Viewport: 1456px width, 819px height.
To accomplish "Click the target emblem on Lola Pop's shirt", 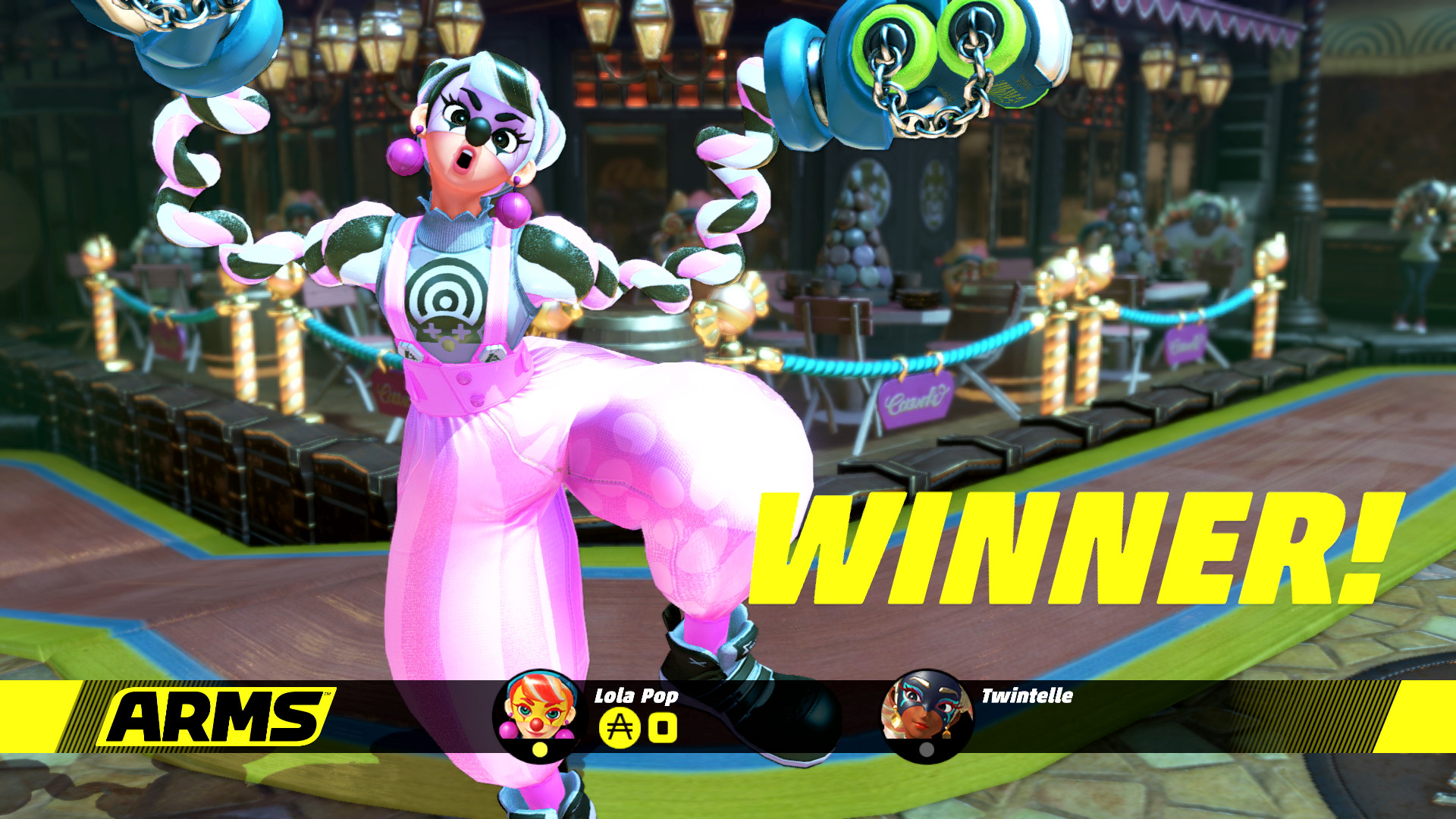I will 447,294.
